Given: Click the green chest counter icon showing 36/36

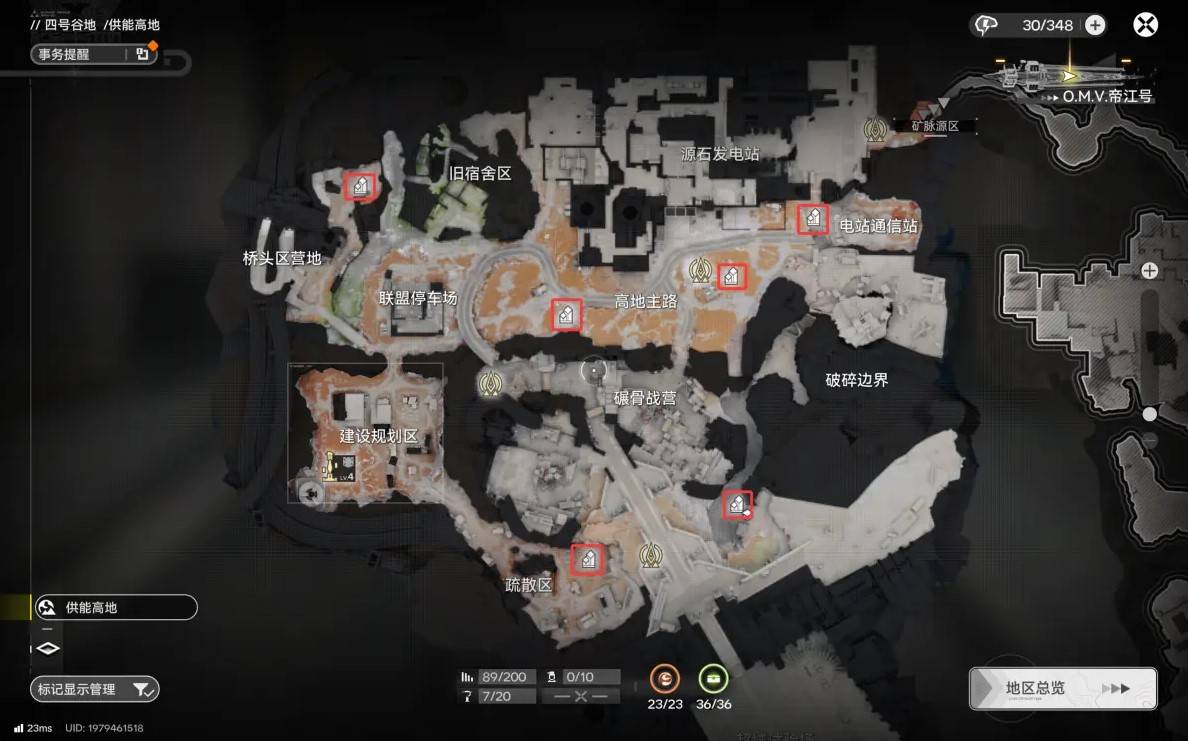Looking at the screenshot, I should 713,679.
